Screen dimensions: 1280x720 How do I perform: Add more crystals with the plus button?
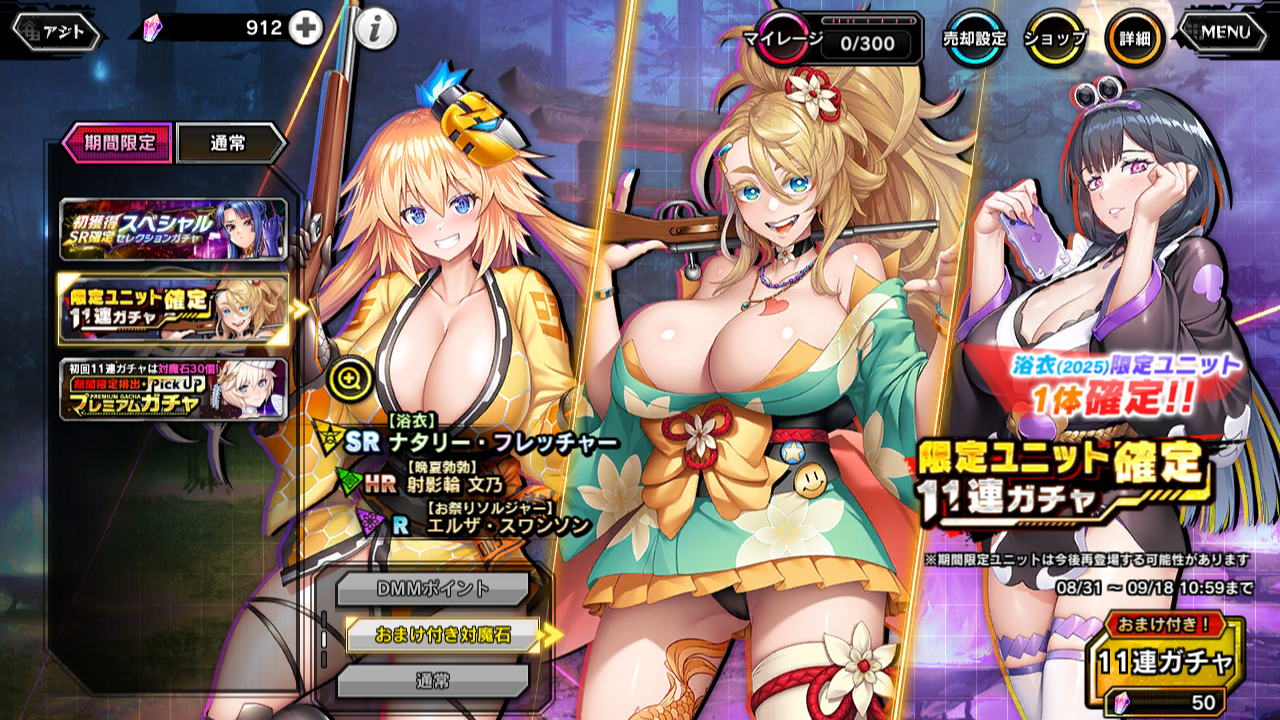click(306, 29)
